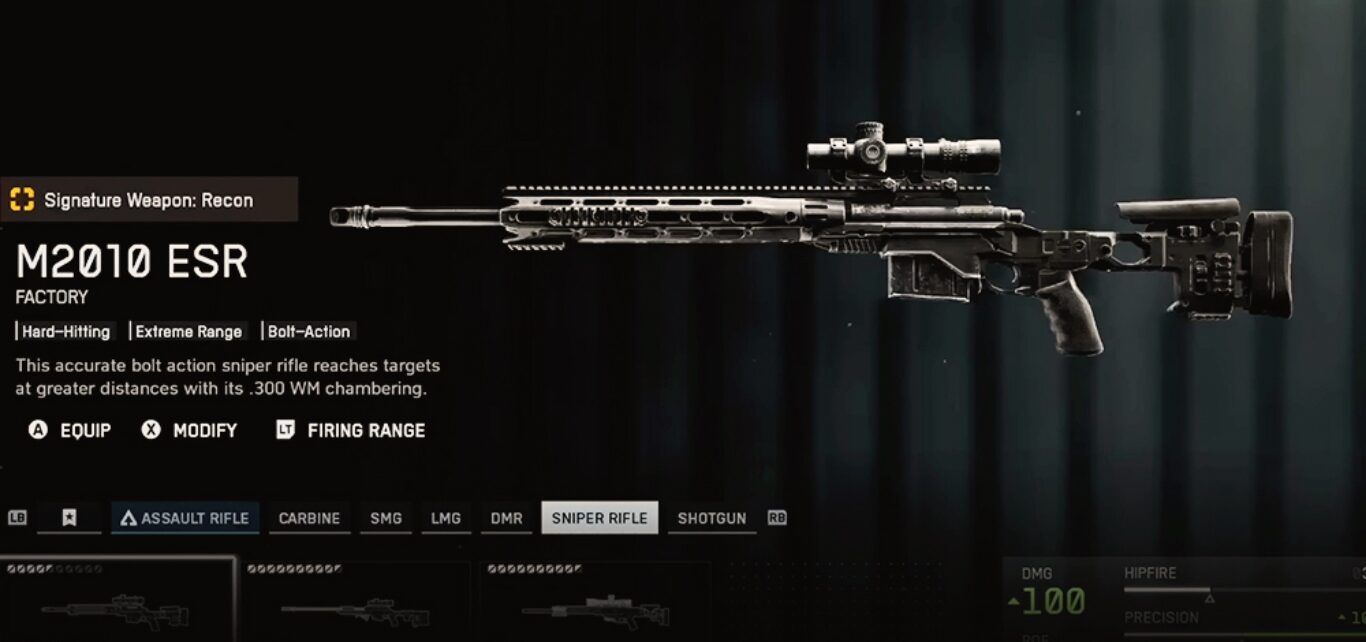Equip the M2010 ESR
The image size is (1366, 642).
(x=70, y=430)
